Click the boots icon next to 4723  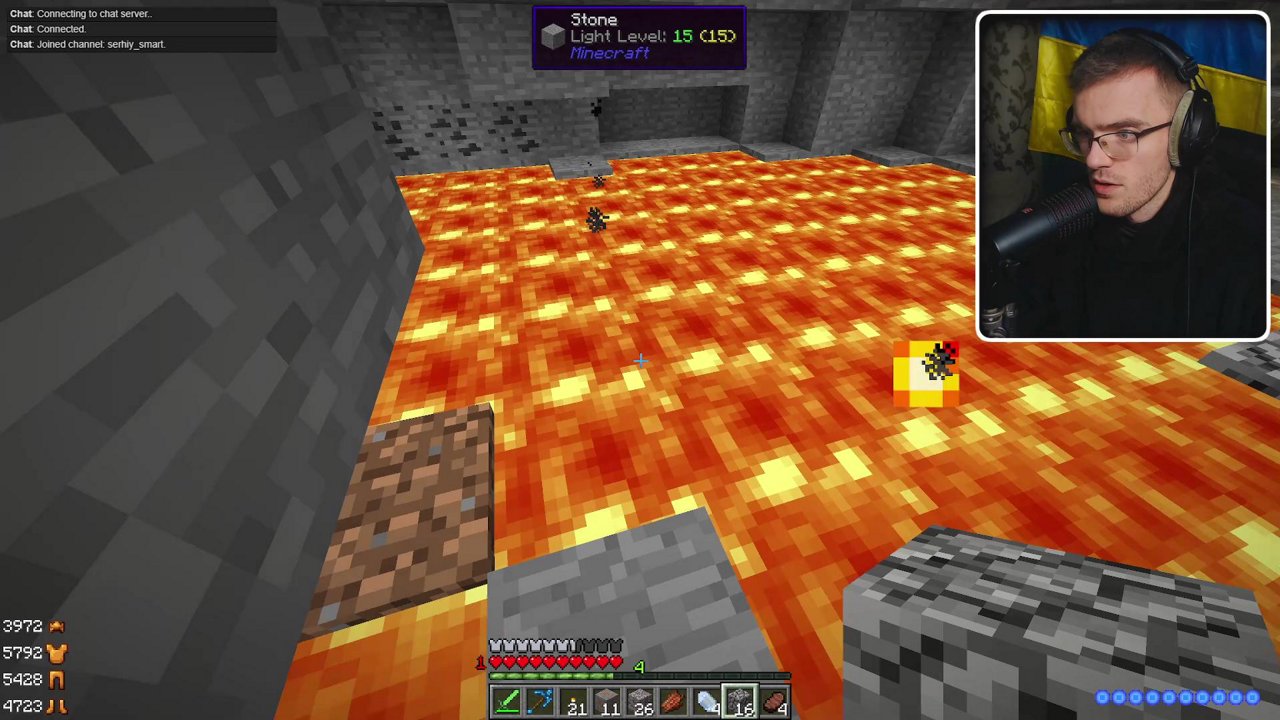[x=56, y=706]
